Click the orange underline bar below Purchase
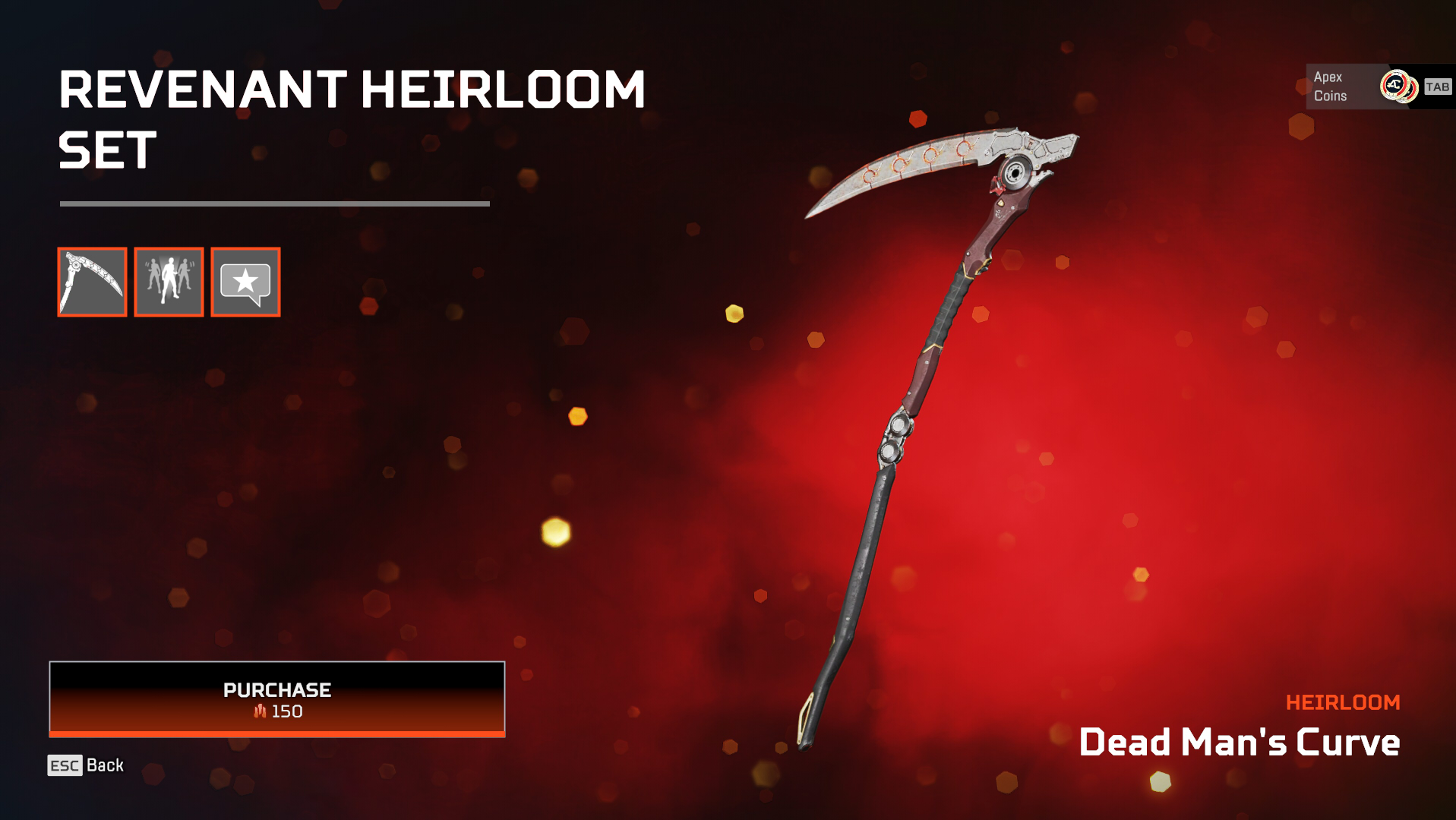This screenshot has height=820, width=1456. (x=276, y=734)
